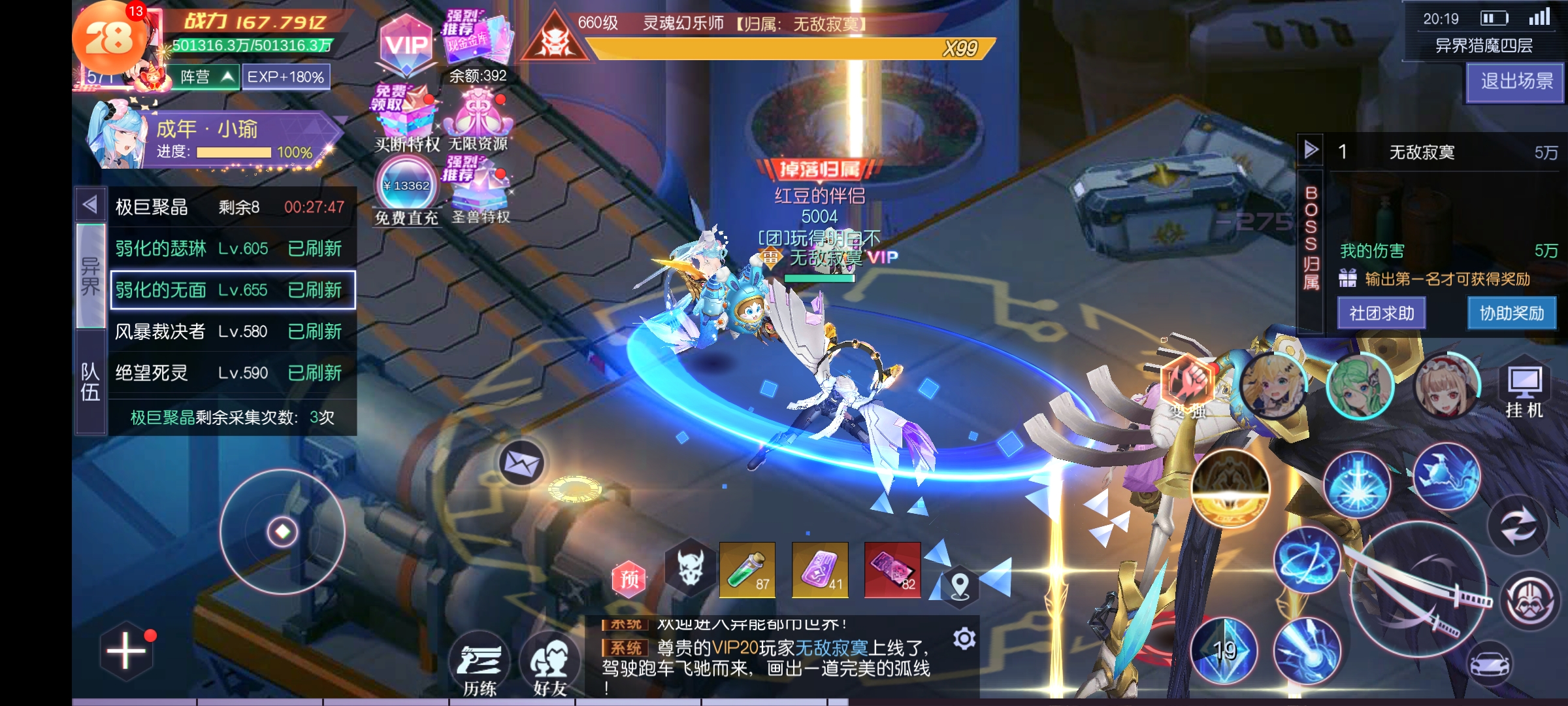Request guild help via 社团求助
The width and height of the screenshot is (1568, 706).
point(1381,313)
